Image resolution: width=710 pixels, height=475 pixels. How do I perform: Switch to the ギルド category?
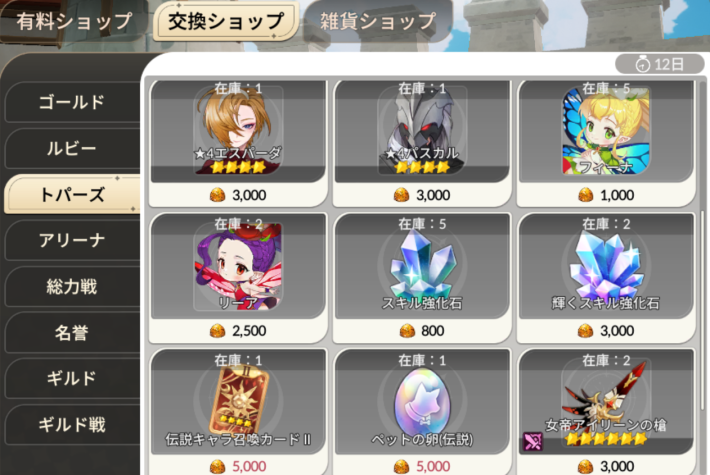click(71, 379)
